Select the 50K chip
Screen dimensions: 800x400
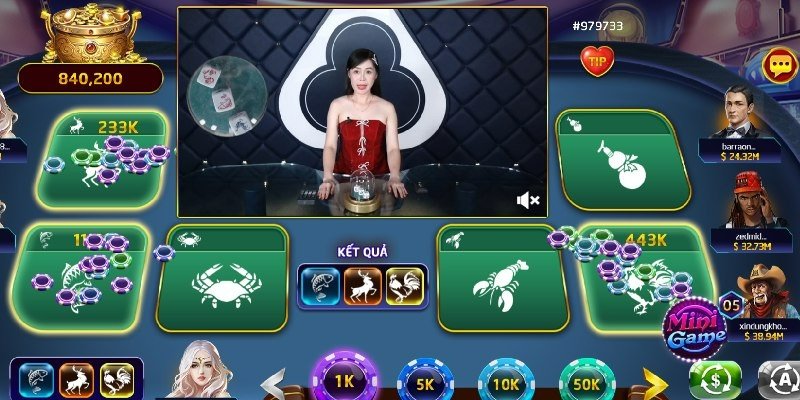tap(587, 383)
